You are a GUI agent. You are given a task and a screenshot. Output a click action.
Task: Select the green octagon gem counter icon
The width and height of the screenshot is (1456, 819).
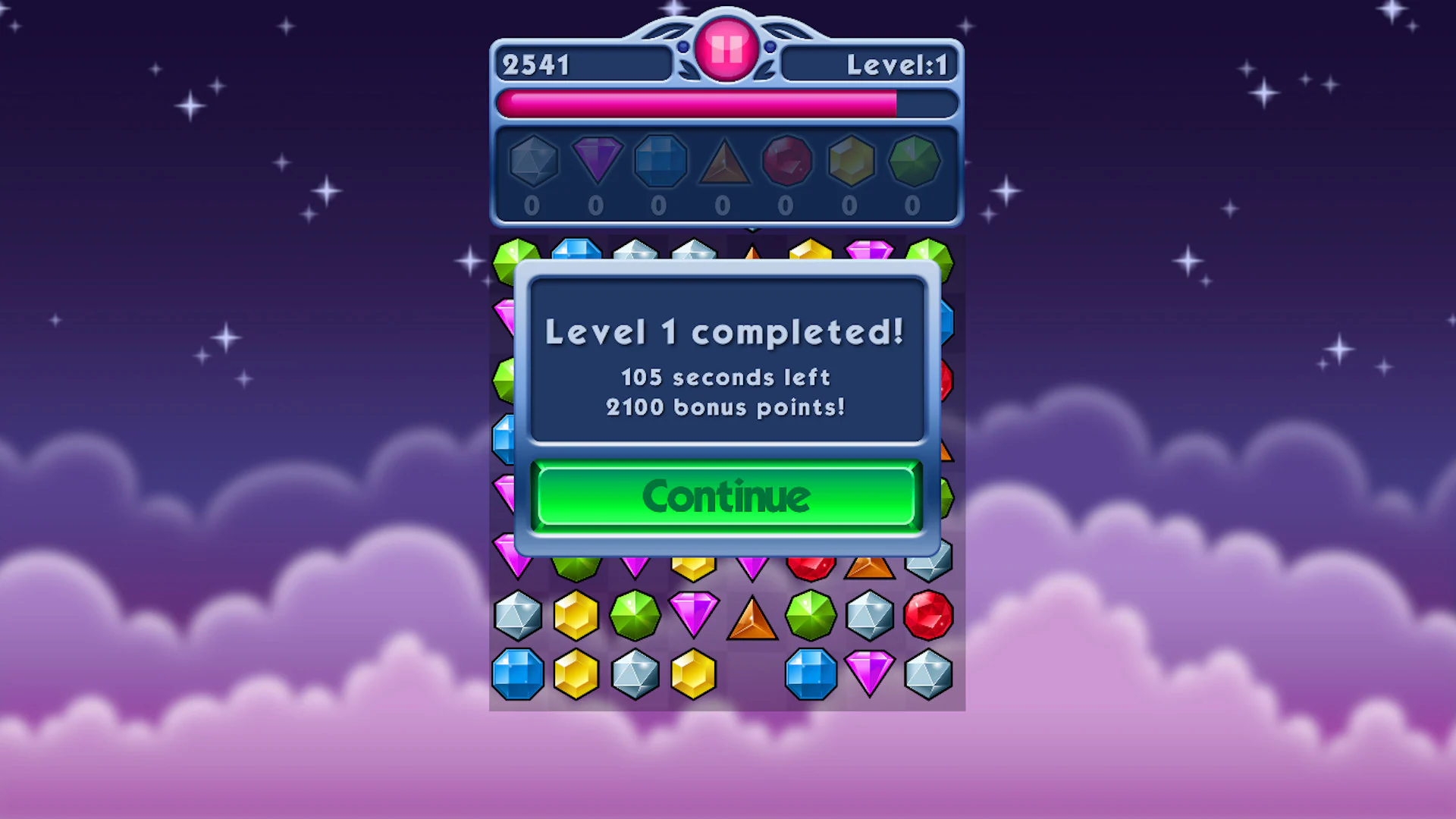point(914,161)
